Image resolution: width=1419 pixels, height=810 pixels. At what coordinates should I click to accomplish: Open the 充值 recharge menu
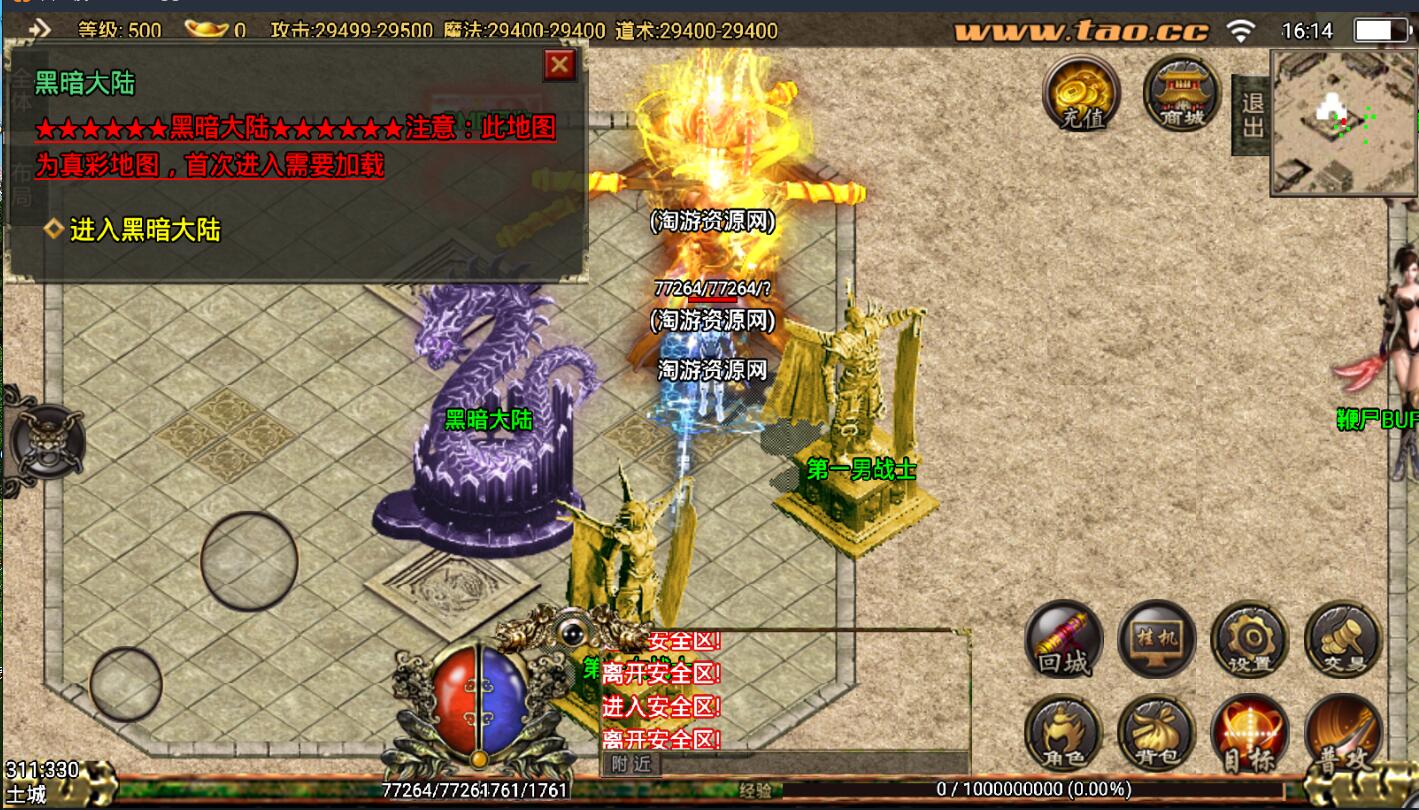point(1081,93)
